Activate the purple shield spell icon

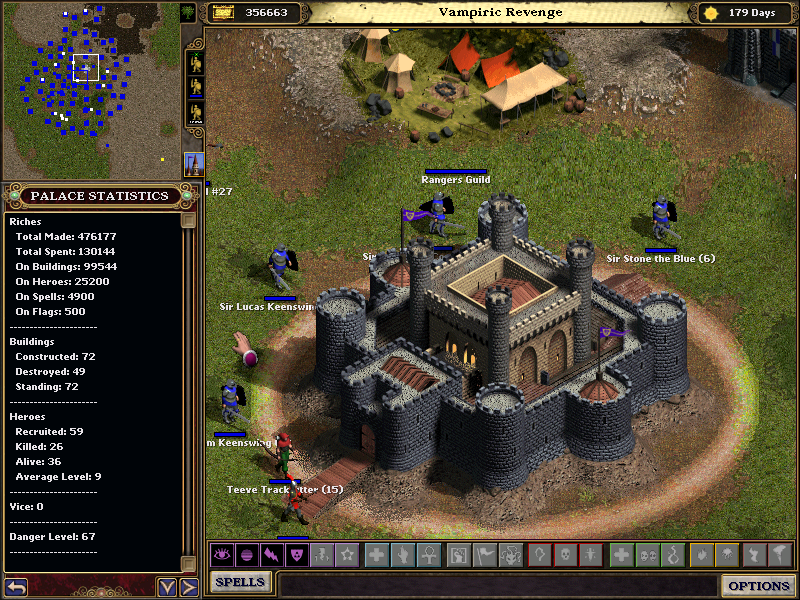pos(296,555)
